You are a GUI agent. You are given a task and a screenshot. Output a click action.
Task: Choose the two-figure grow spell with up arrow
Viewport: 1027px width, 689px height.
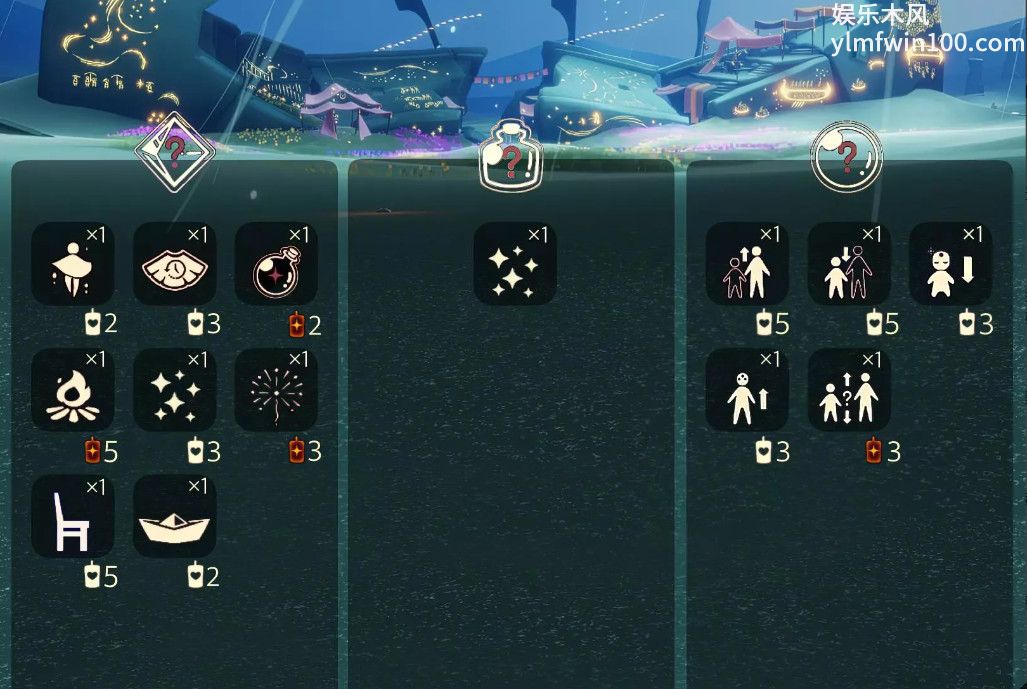(x=747, y=263)
